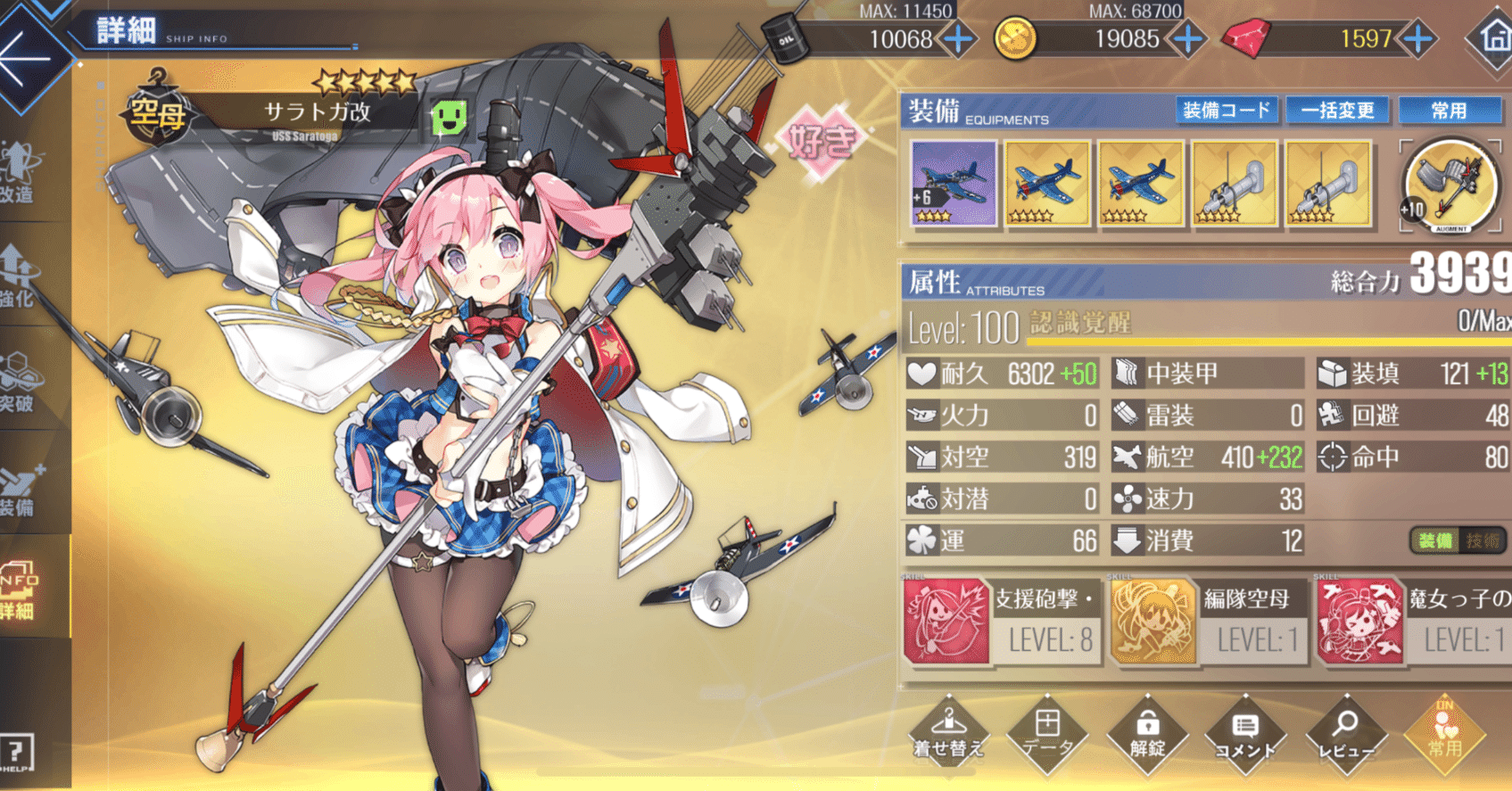Open the コメント (Comment) icon
The height and width of the screenshot is (791, 1512).
pos(1248,736)
